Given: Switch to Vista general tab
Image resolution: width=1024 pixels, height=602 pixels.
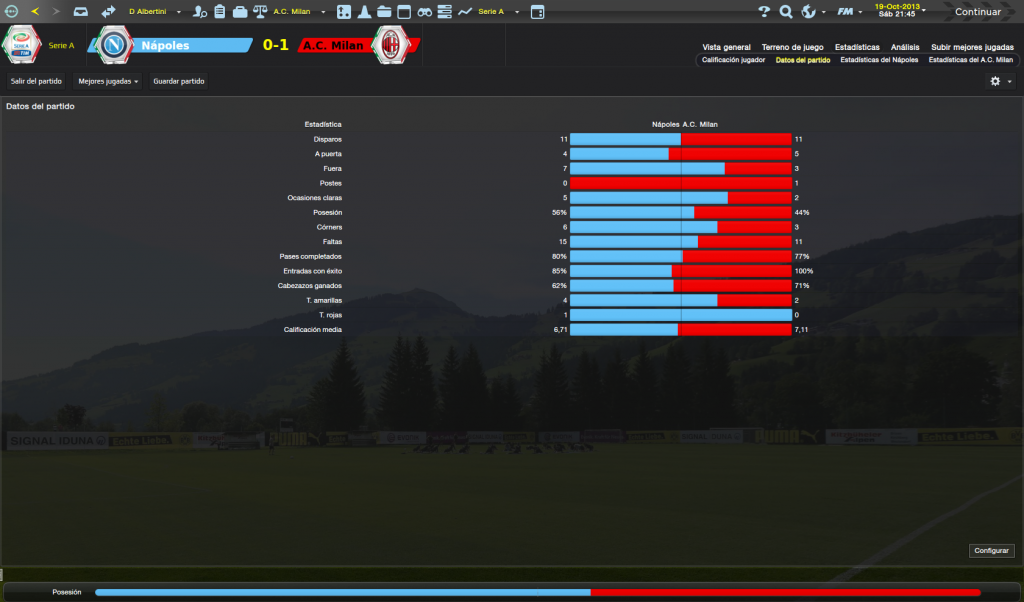Looking at the screenshot, I should coord(726,47).
